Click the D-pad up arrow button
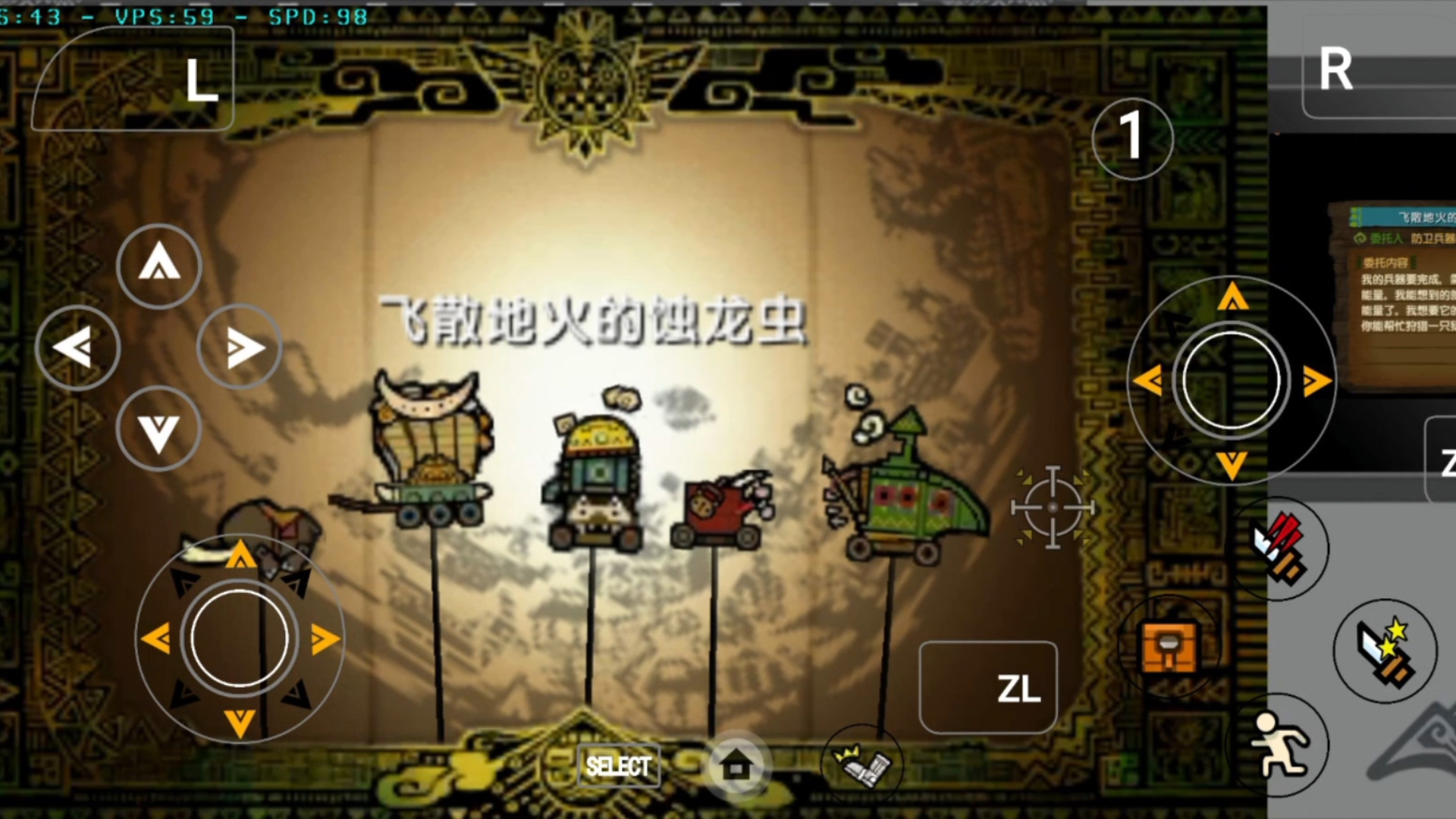This screenshot has width=1456, height=819. (x=158, y=265)
